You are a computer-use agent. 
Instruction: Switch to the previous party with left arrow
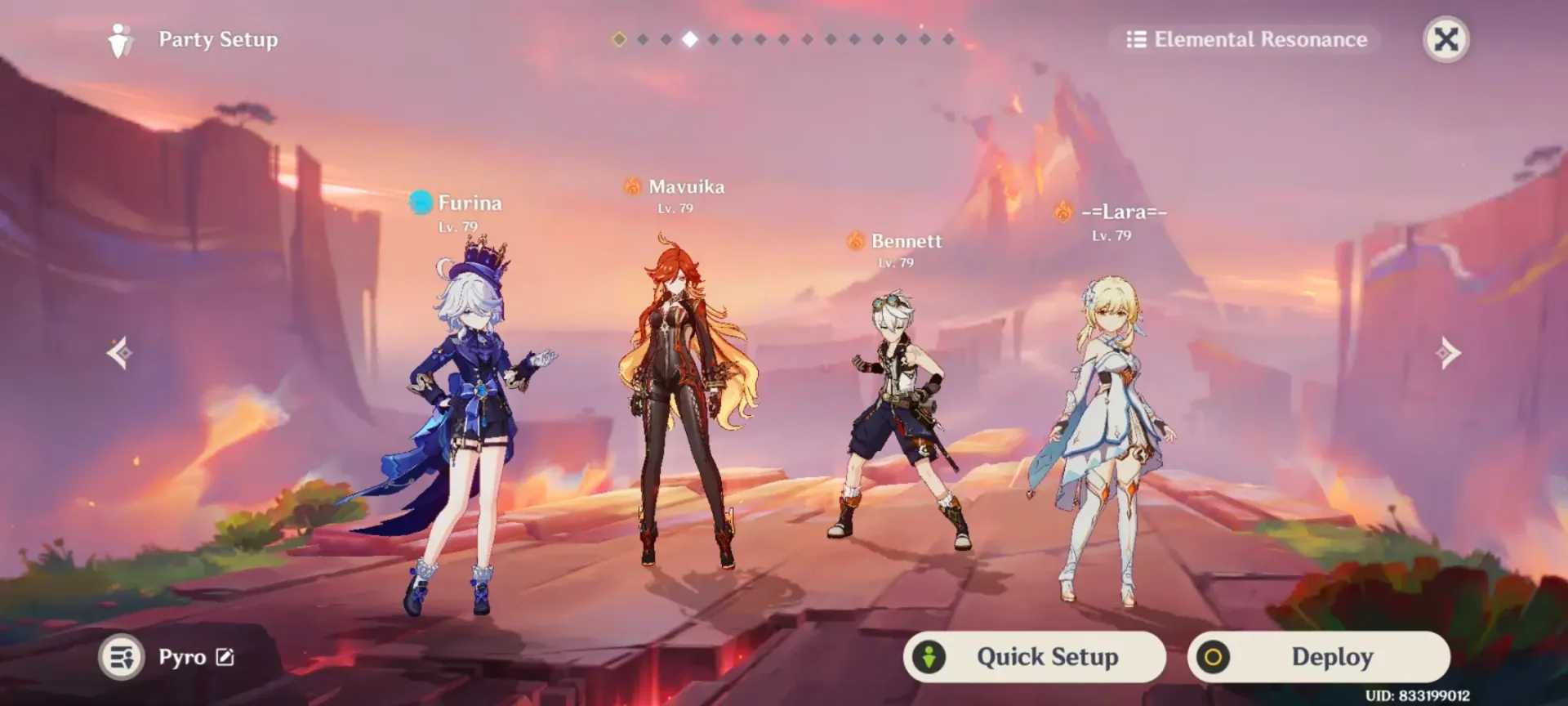119,353
